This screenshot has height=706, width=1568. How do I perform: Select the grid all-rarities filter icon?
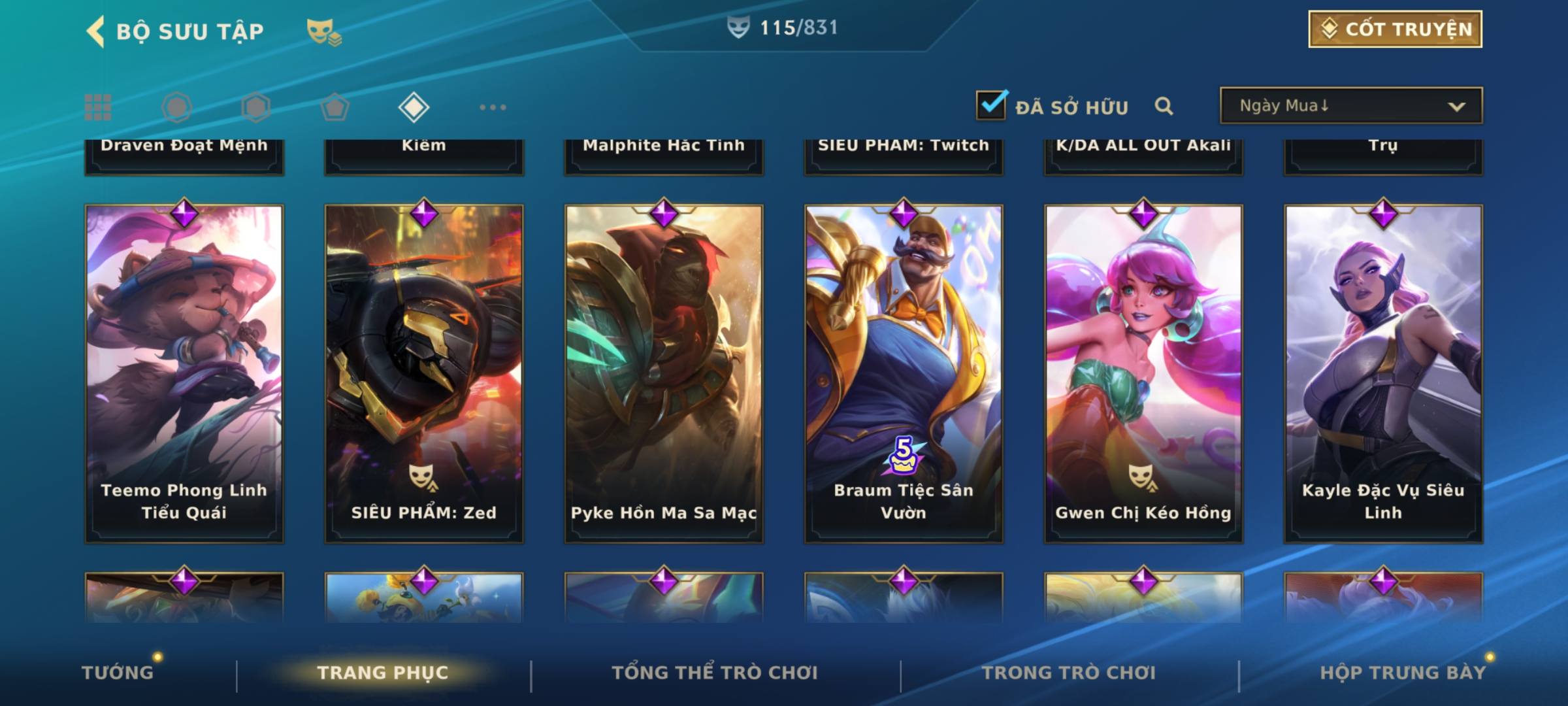coord(98,107)
